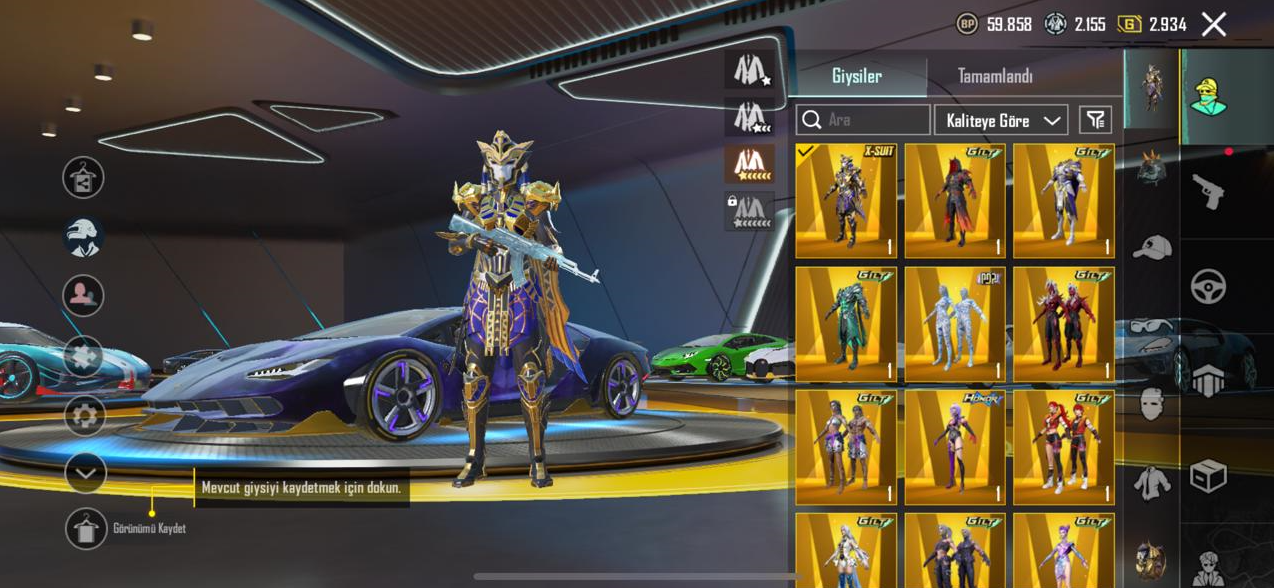
Task: Select the white mummy duo outfit
Action: 955,324
